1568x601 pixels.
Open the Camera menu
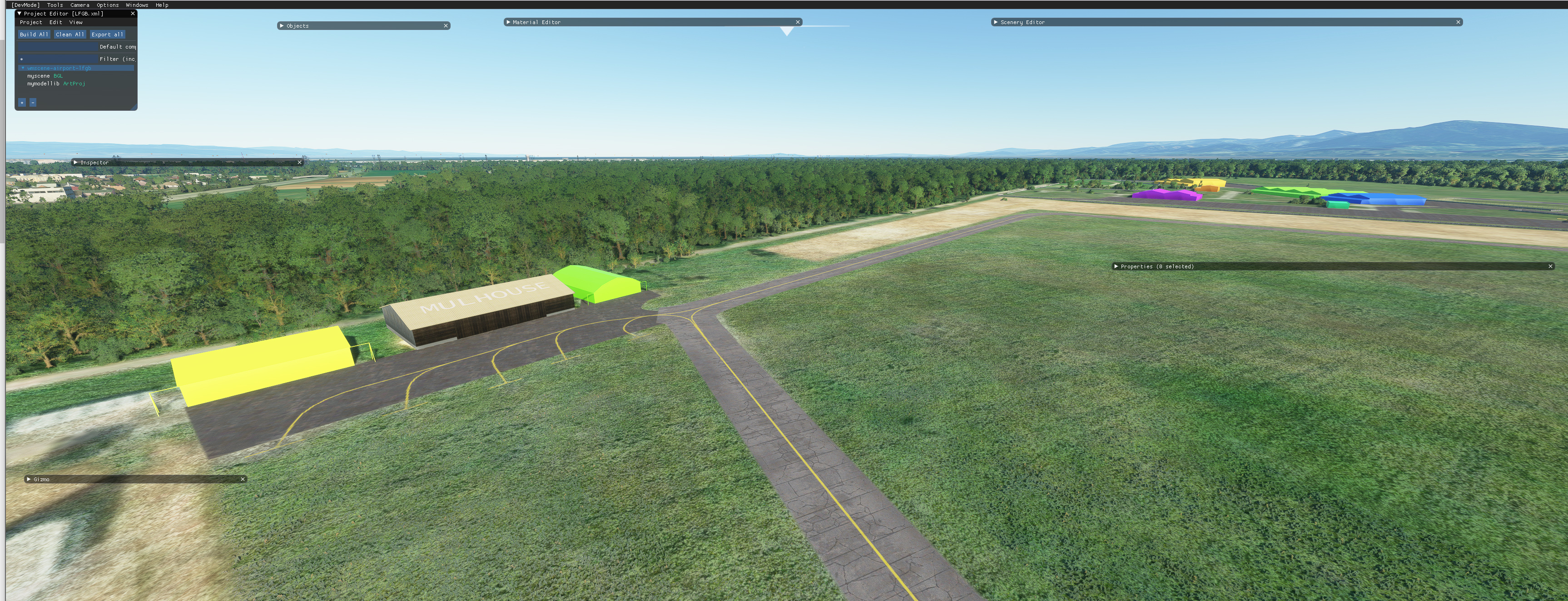(80, 5)
